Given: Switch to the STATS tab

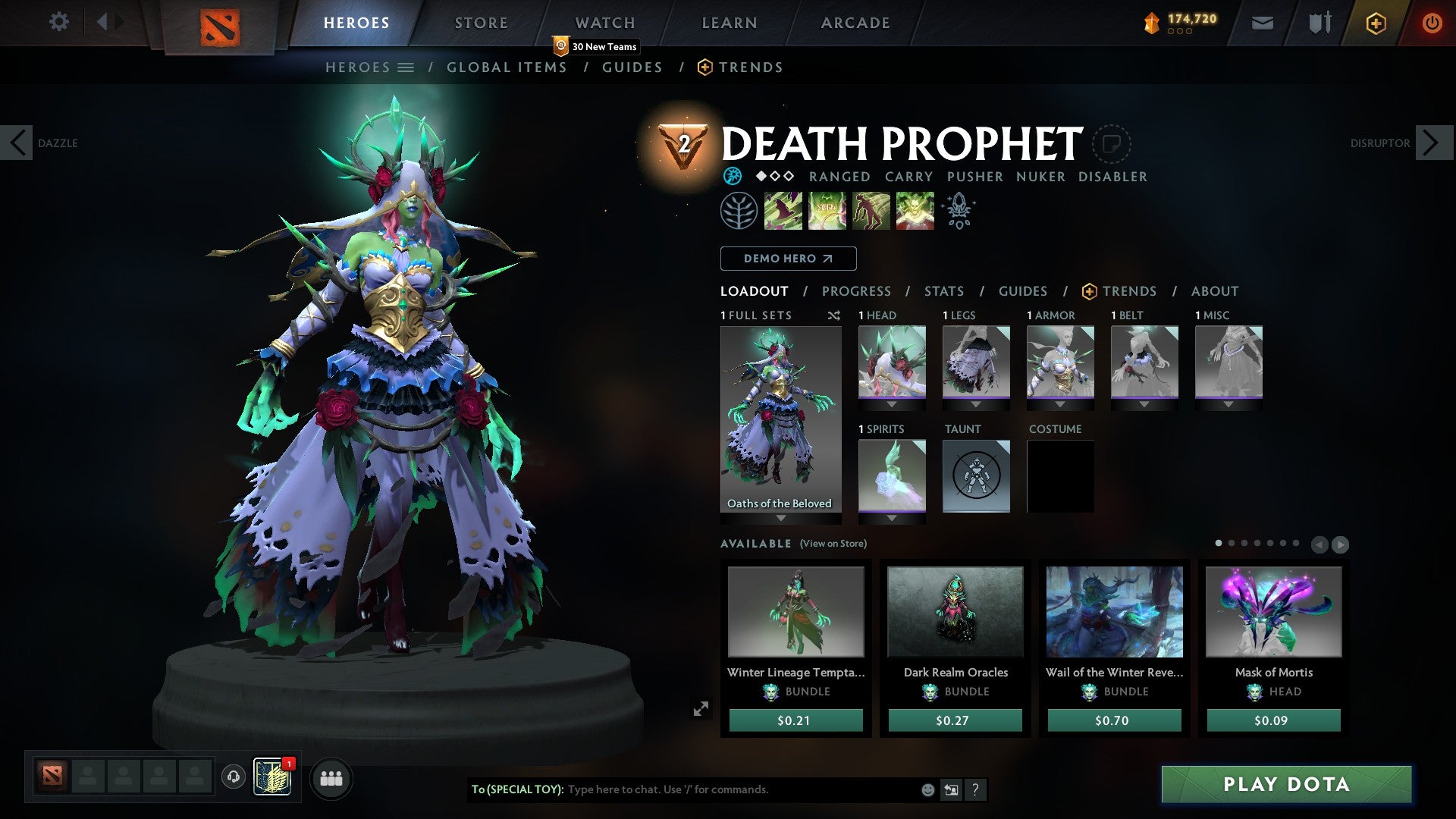Looking at the screenshot, I should click(x=944, y=291).
